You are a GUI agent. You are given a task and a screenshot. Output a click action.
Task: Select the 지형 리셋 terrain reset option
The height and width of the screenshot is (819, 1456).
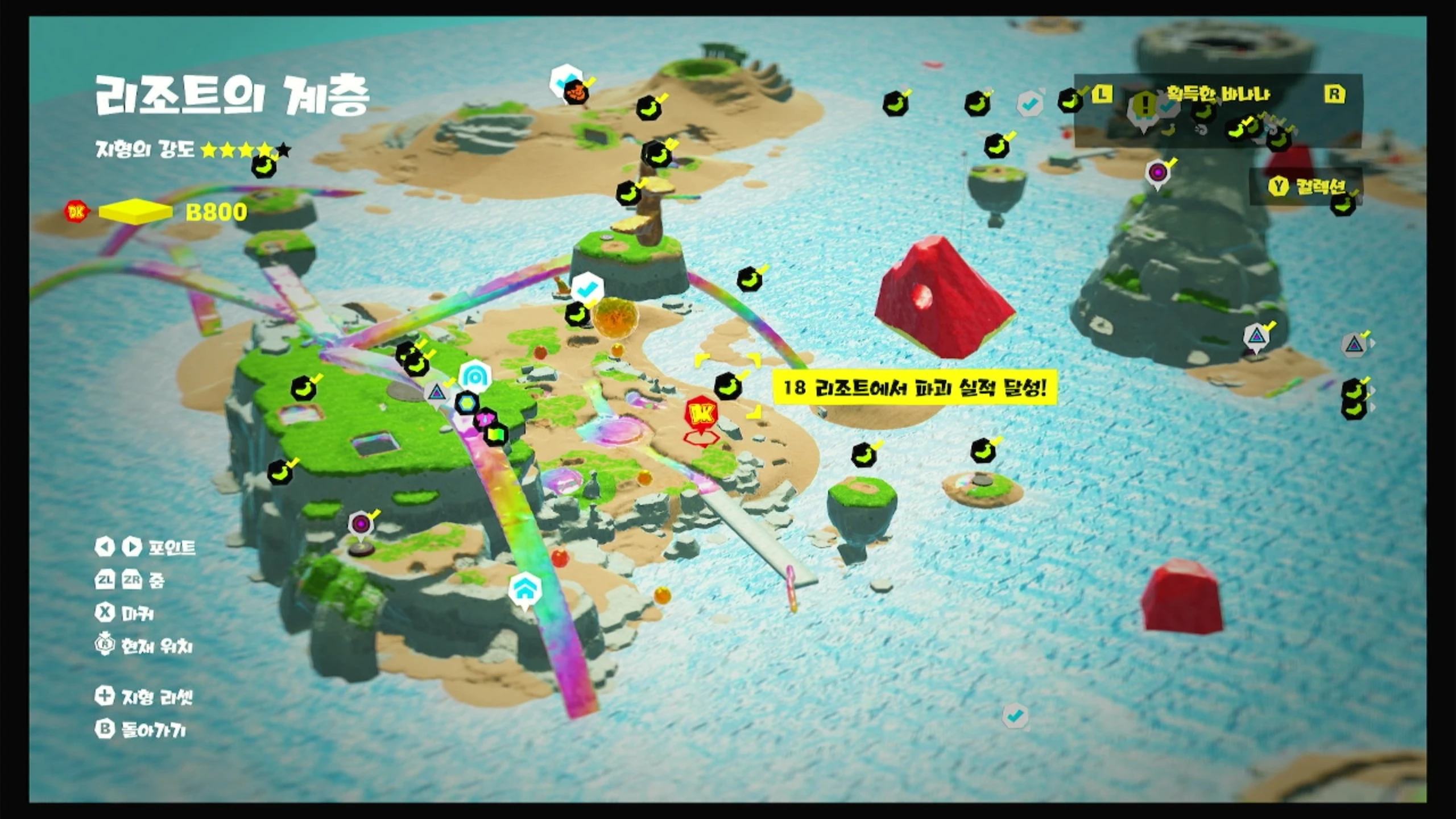(x=145, y=697)
